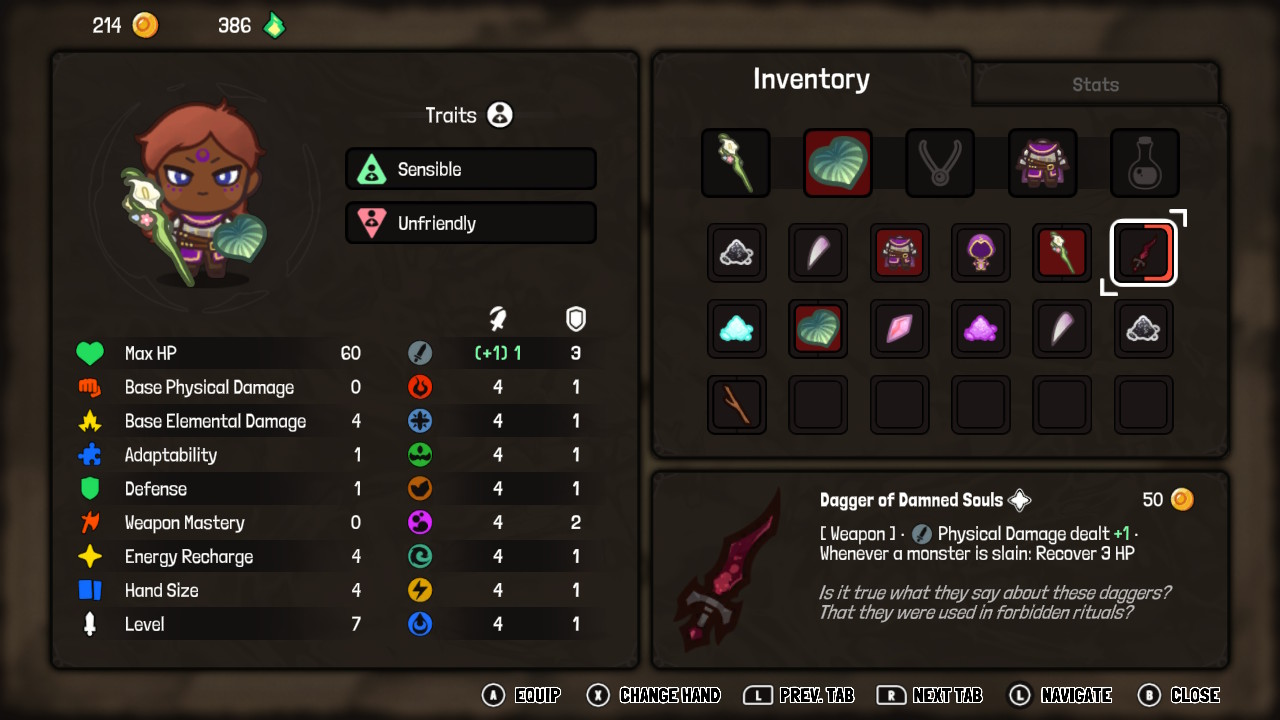1280x720 pixels.
Task: Click the purple amulet item
Action: [x=980, y=253]
